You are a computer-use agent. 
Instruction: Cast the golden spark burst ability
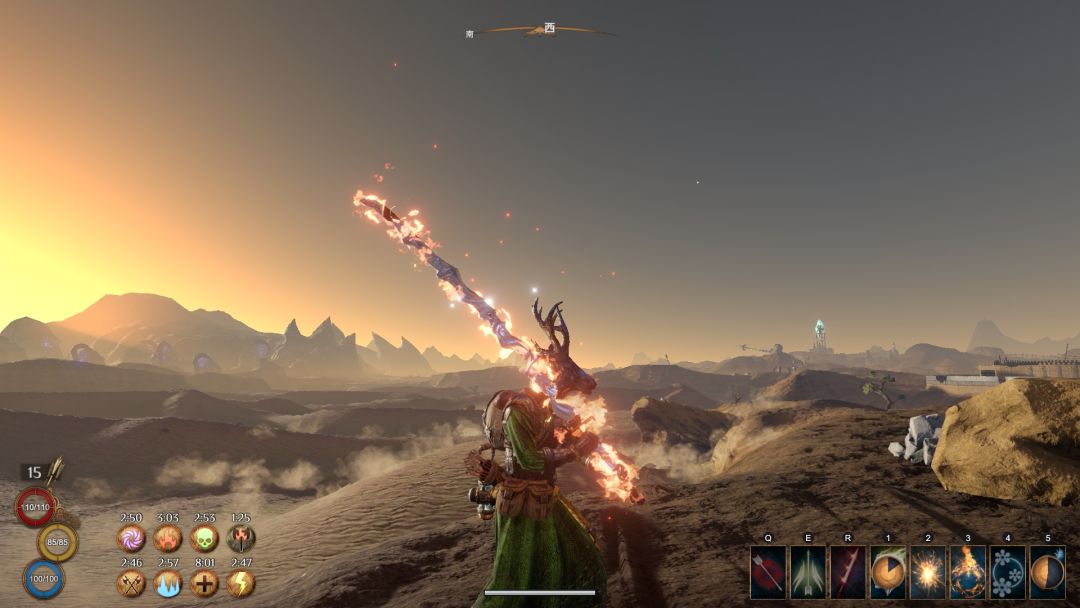(928, 572)
